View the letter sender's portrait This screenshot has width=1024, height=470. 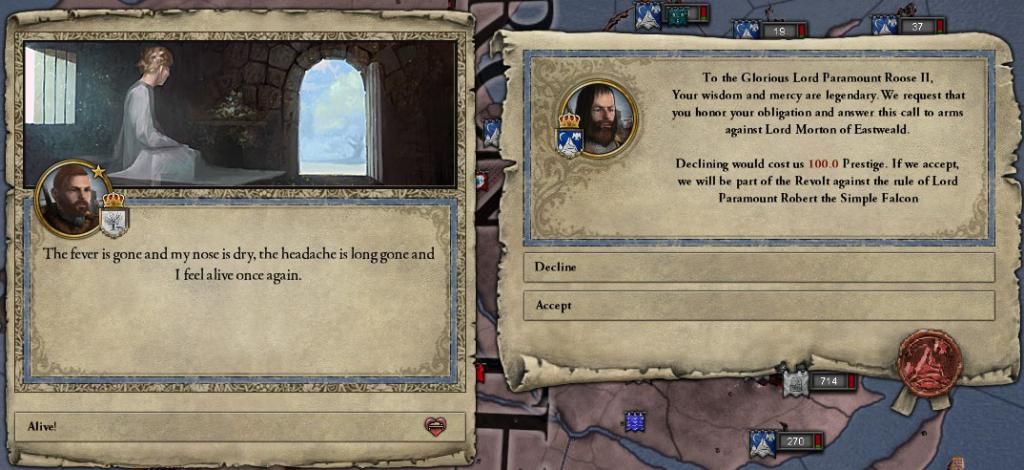click(597, 118)
